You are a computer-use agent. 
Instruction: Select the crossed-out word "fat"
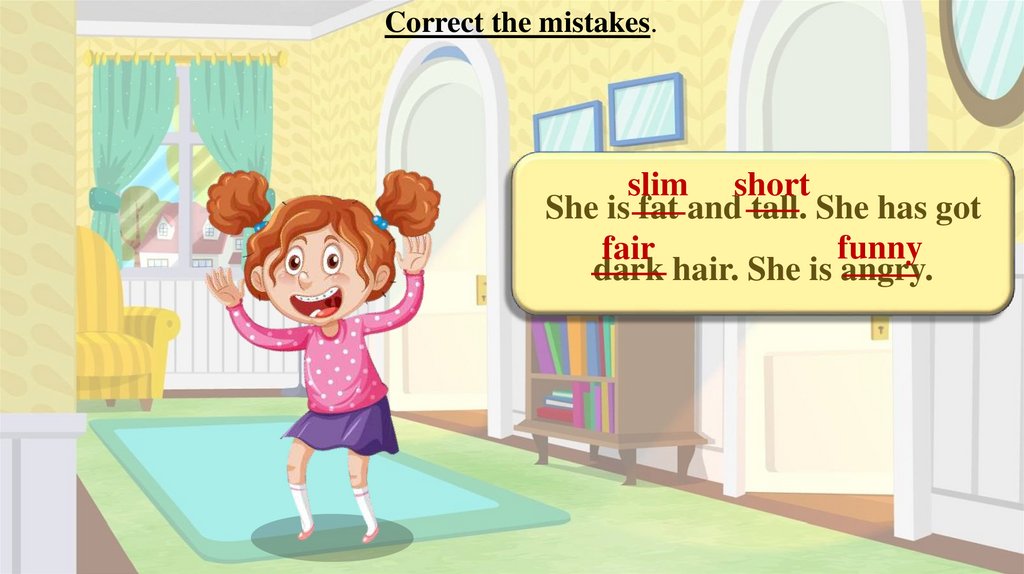click(659, 210)
